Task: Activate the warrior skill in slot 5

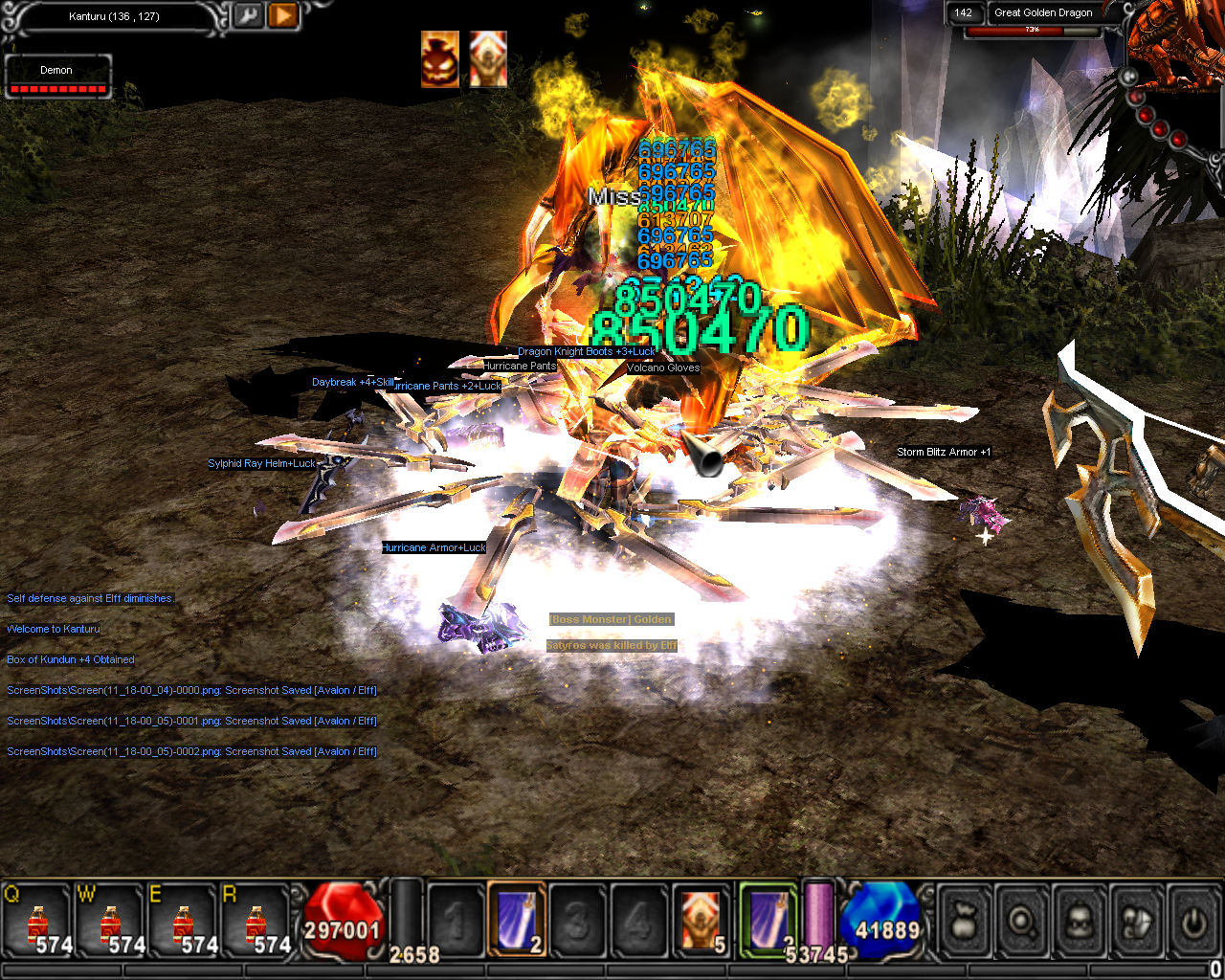Action: click(701, 920)
